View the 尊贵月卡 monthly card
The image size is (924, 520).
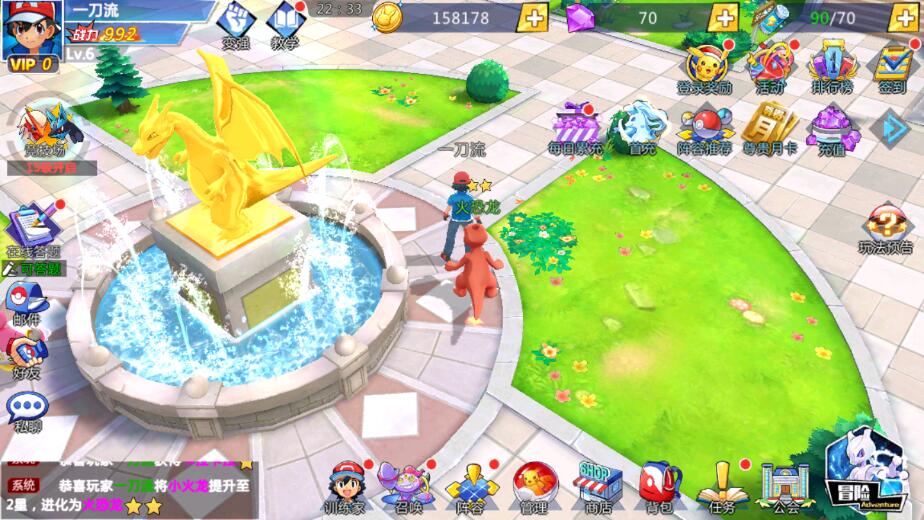pos(769,128)
